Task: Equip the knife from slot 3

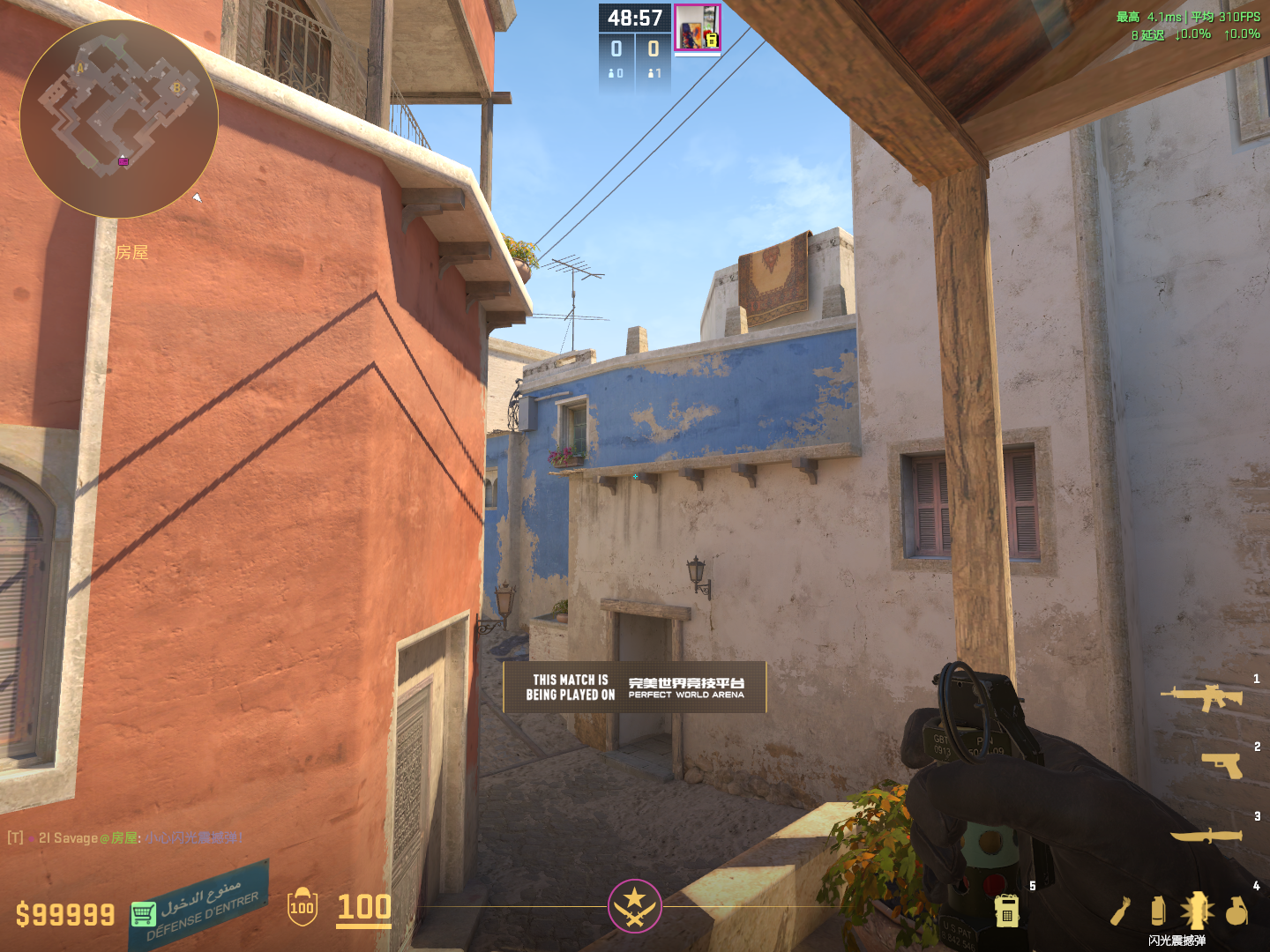Action: (1206, 835)
